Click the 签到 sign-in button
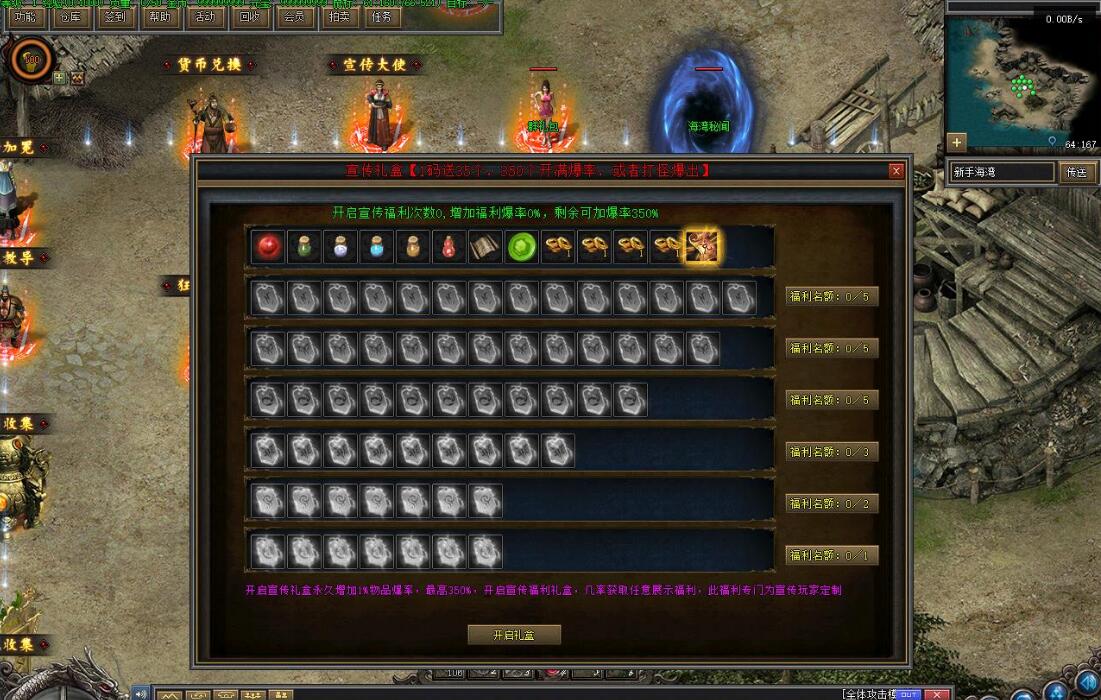This screenshot has height=700, width=1101. pyautogui.click(x=114, y=17)
